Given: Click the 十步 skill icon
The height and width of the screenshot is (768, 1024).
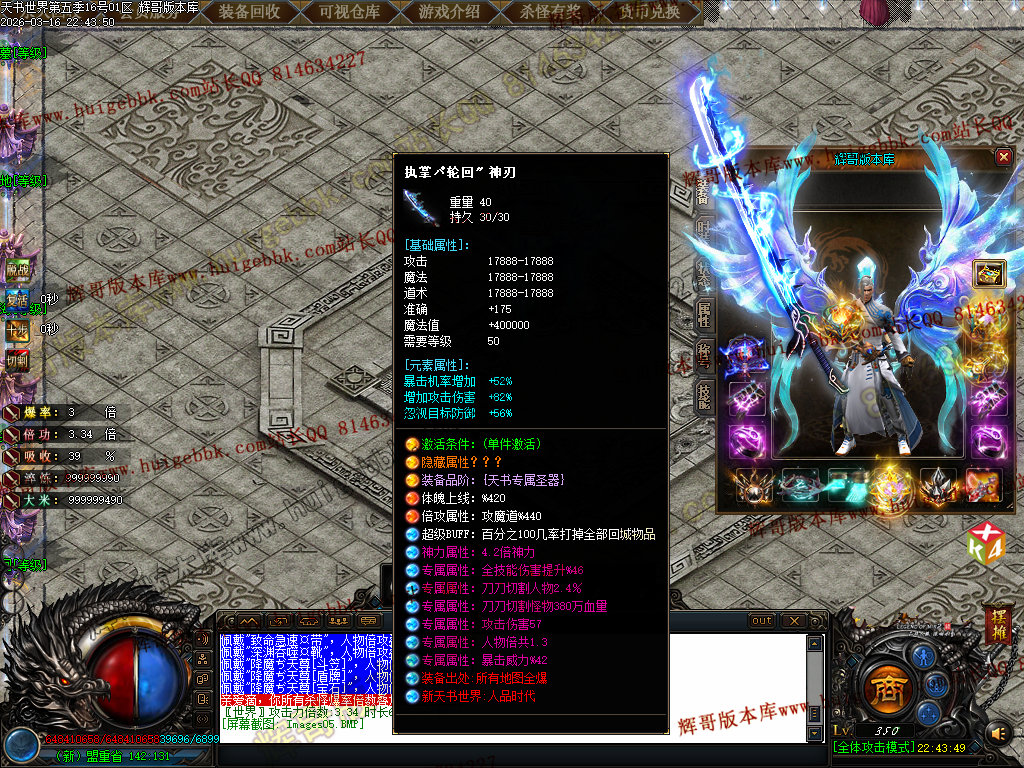Looking at the screenshot, I should pos(18,329).
